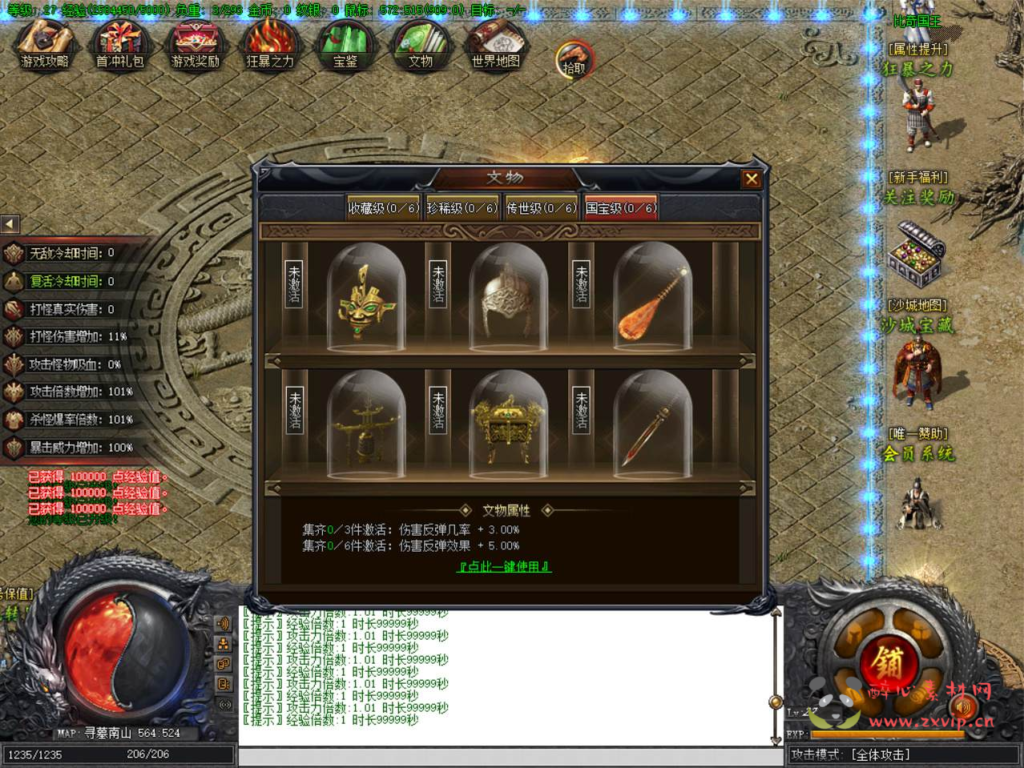
Task: Open the 游戏奖励 rewards chest
Action: coord(196,43)
